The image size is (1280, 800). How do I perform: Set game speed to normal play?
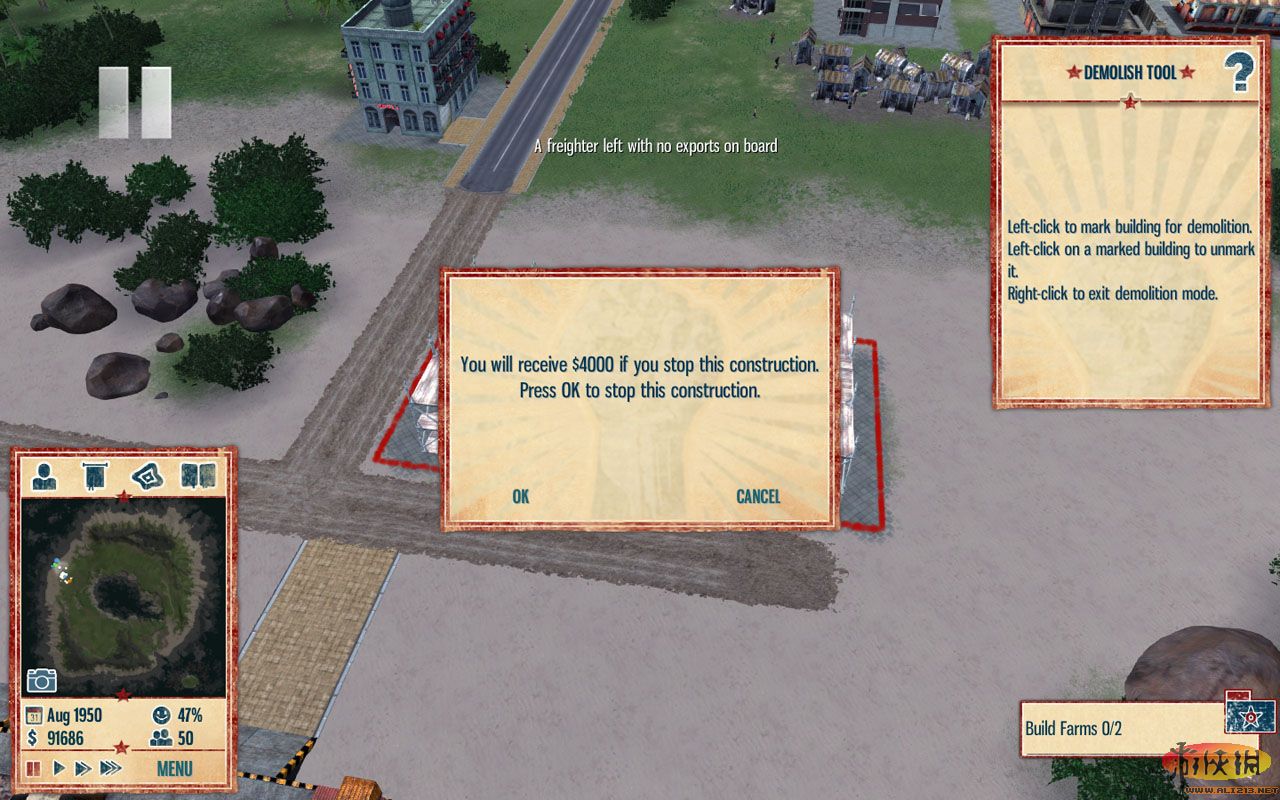pos(59,769)
